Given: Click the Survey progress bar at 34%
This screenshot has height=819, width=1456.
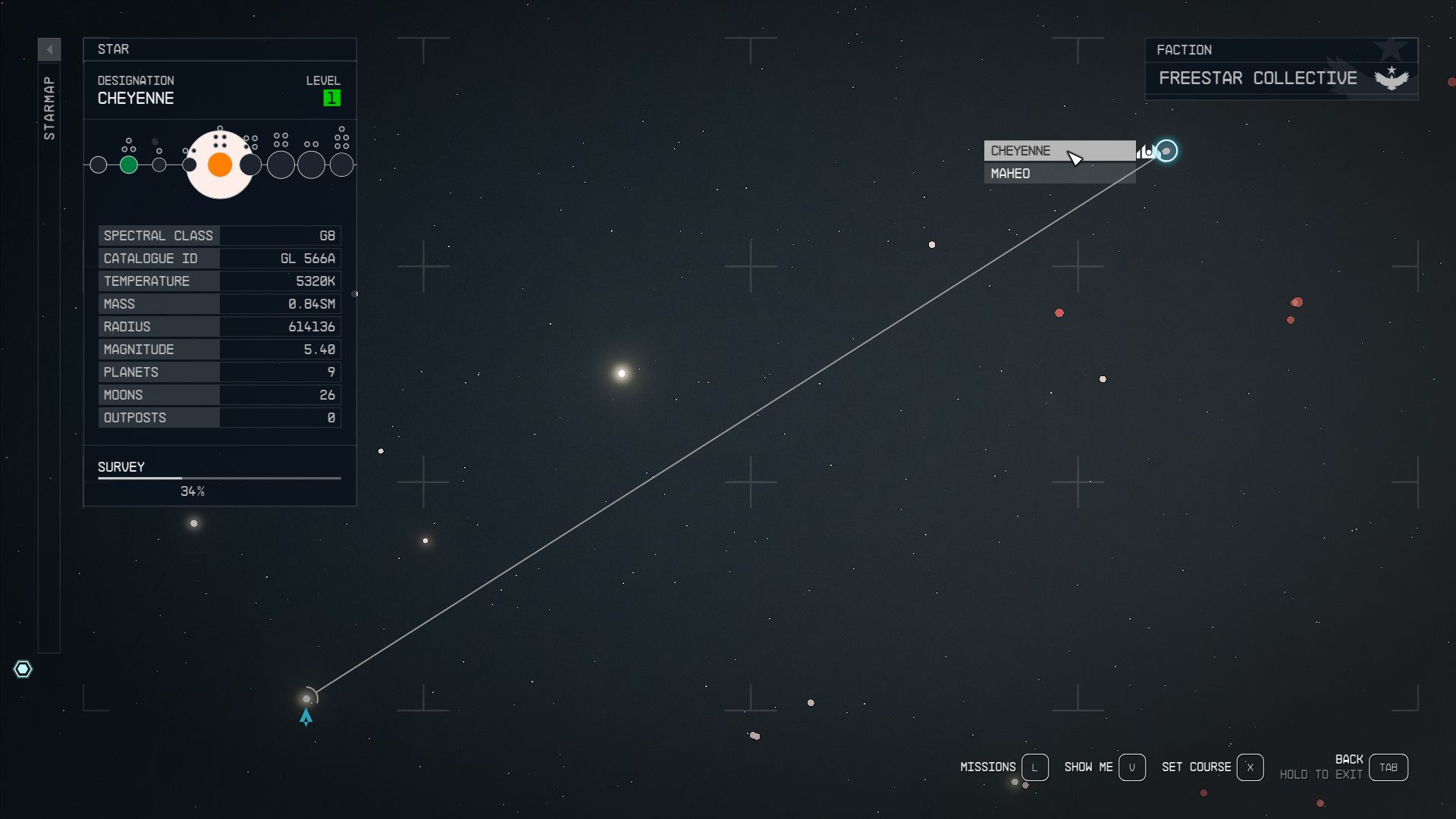Looking at the screenshot, I should tap(219, 478).
